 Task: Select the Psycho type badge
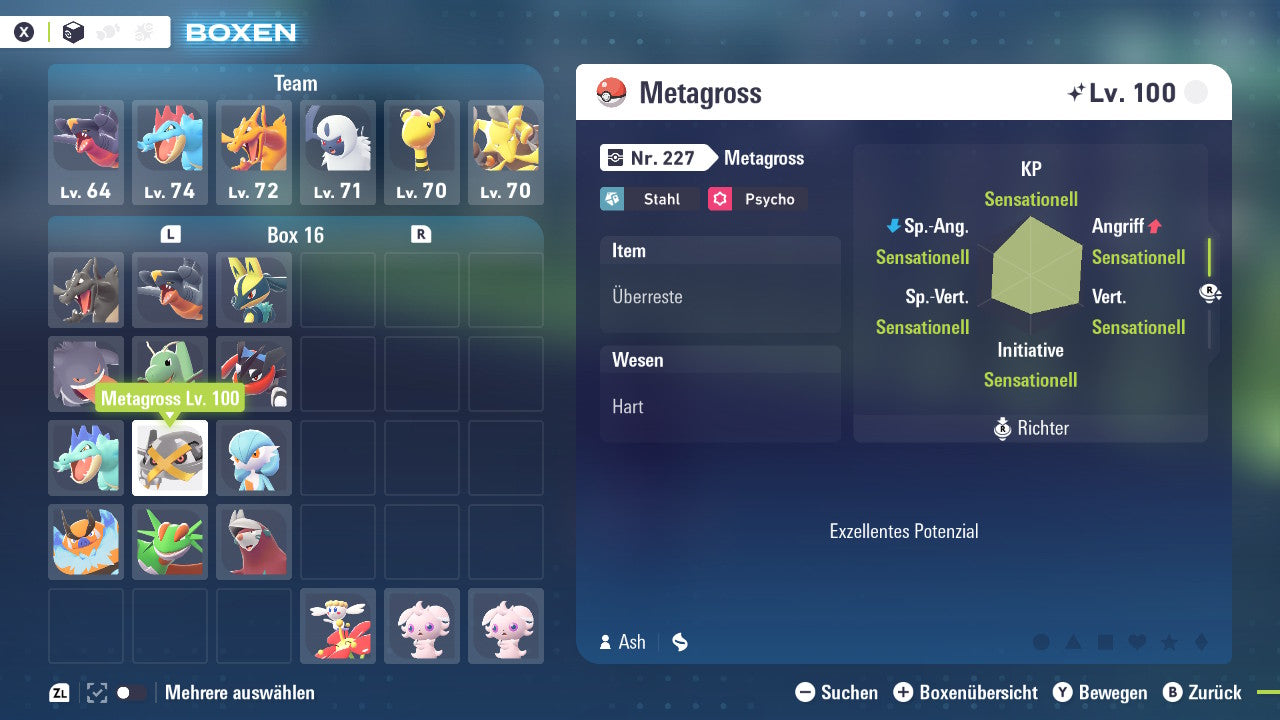757,199
